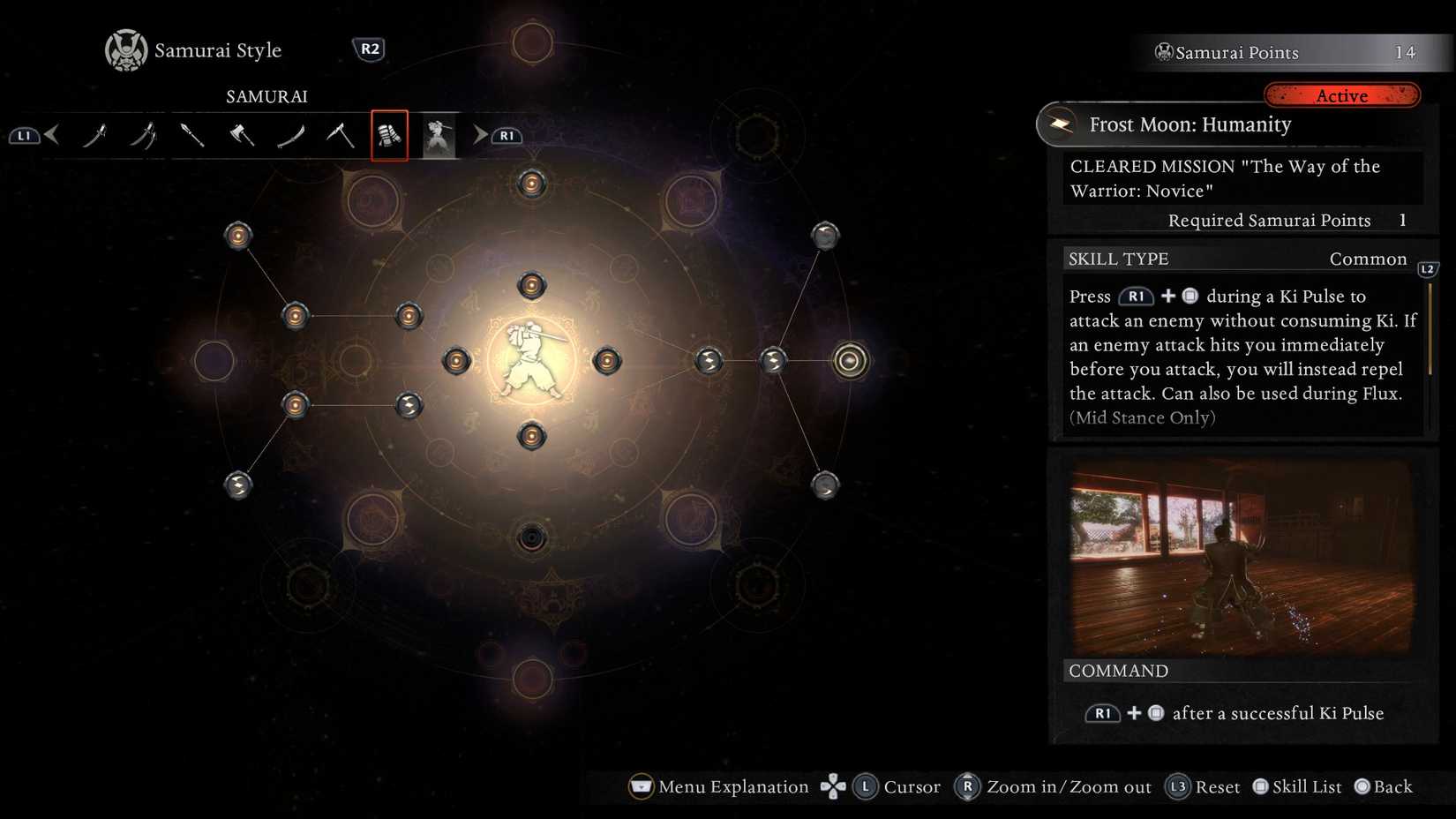Select the Sword weapon skill icon
1456x819 pixels.
pos(97,135)
